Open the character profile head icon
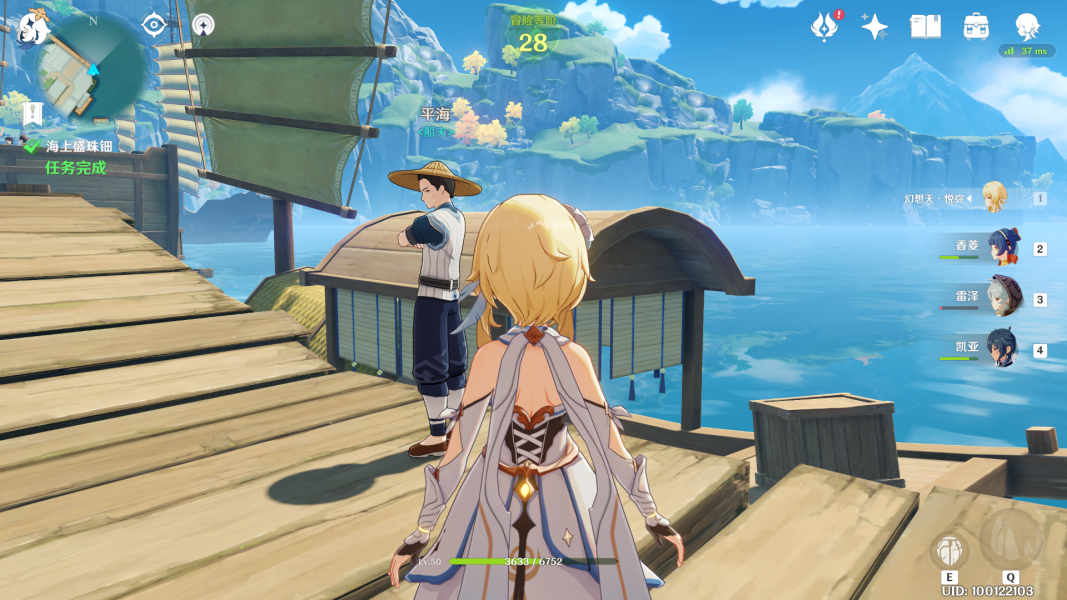This screenshot has width=1067, height=600. click(x=1027, y=25)
